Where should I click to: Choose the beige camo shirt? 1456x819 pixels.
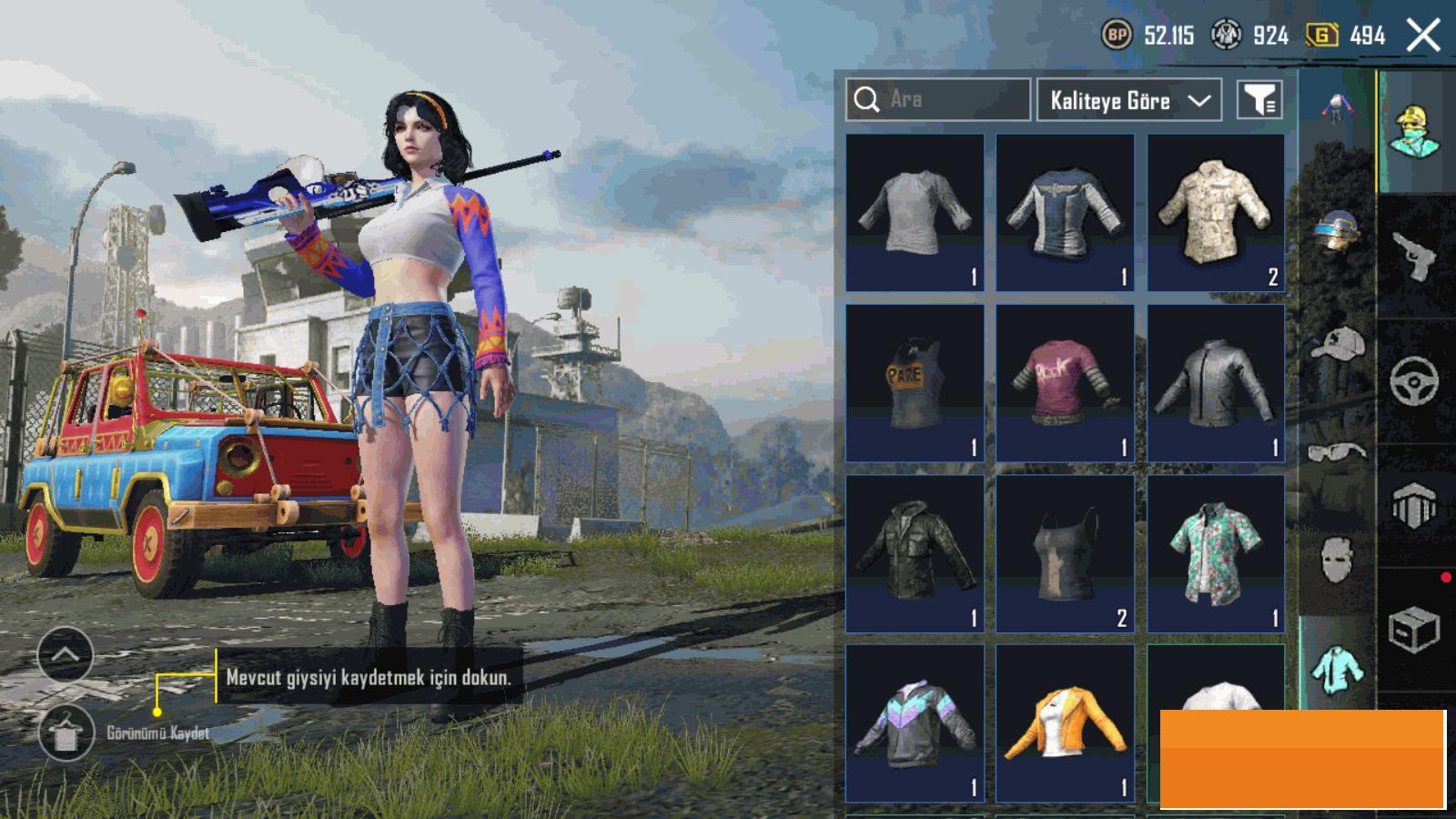click(x=1216, y=213)
